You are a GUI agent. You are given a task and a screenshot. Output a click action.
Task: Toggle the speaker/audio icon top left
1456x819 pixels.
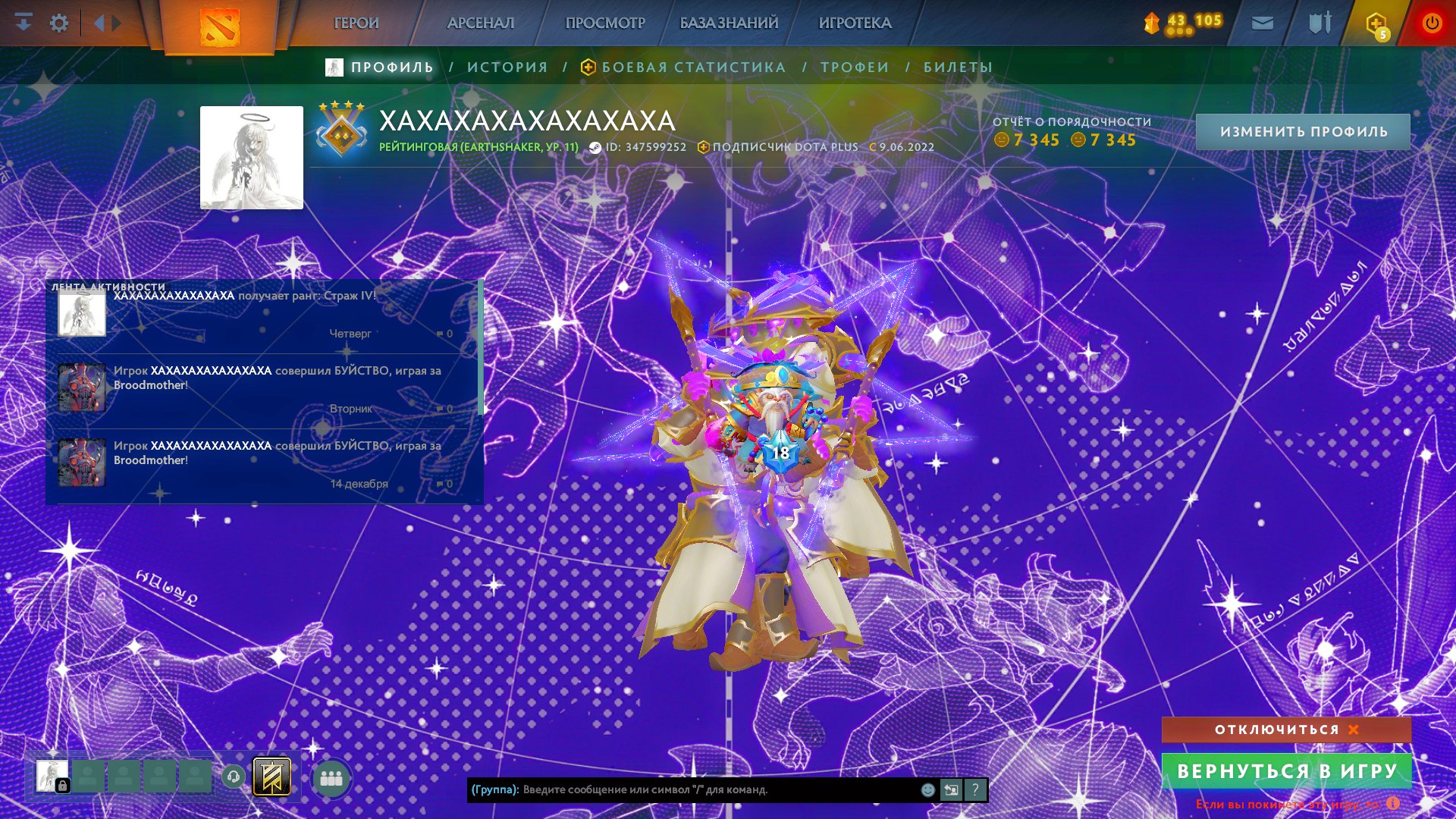(99, 22)
